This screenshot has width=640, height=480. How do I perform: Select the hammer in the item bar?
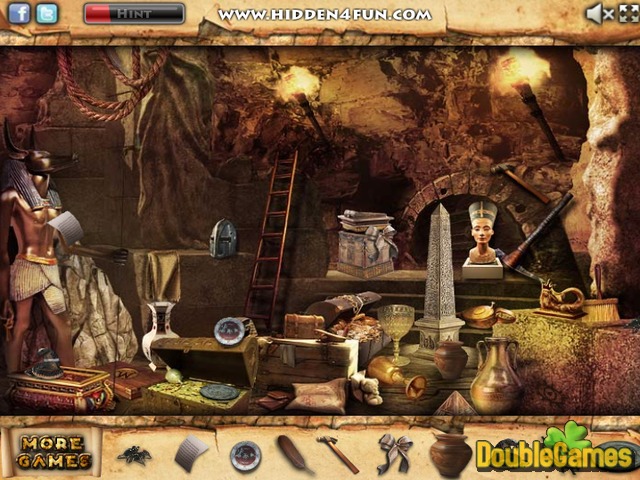338,453
